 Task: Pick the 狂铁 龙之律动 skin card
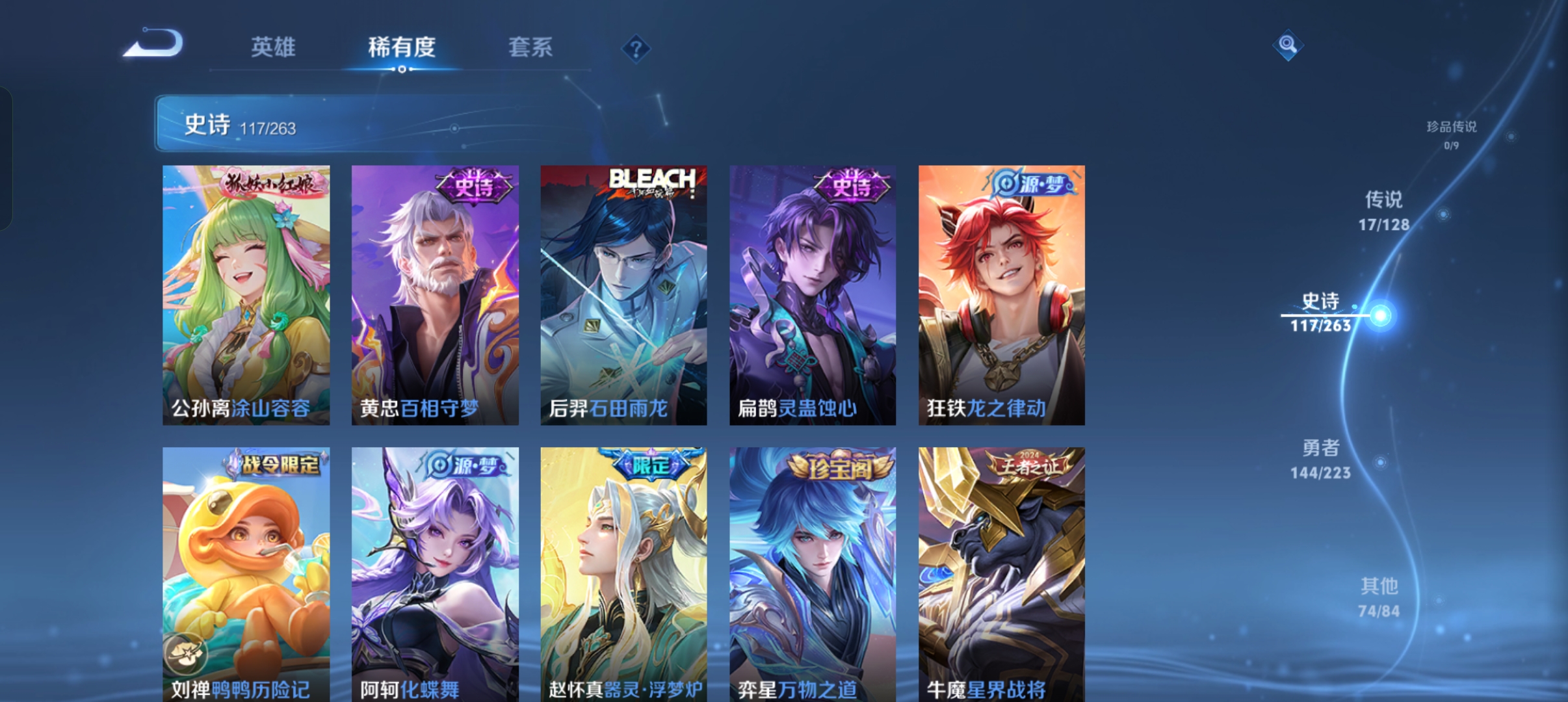pyautogui.click(x=1001, y=295)
